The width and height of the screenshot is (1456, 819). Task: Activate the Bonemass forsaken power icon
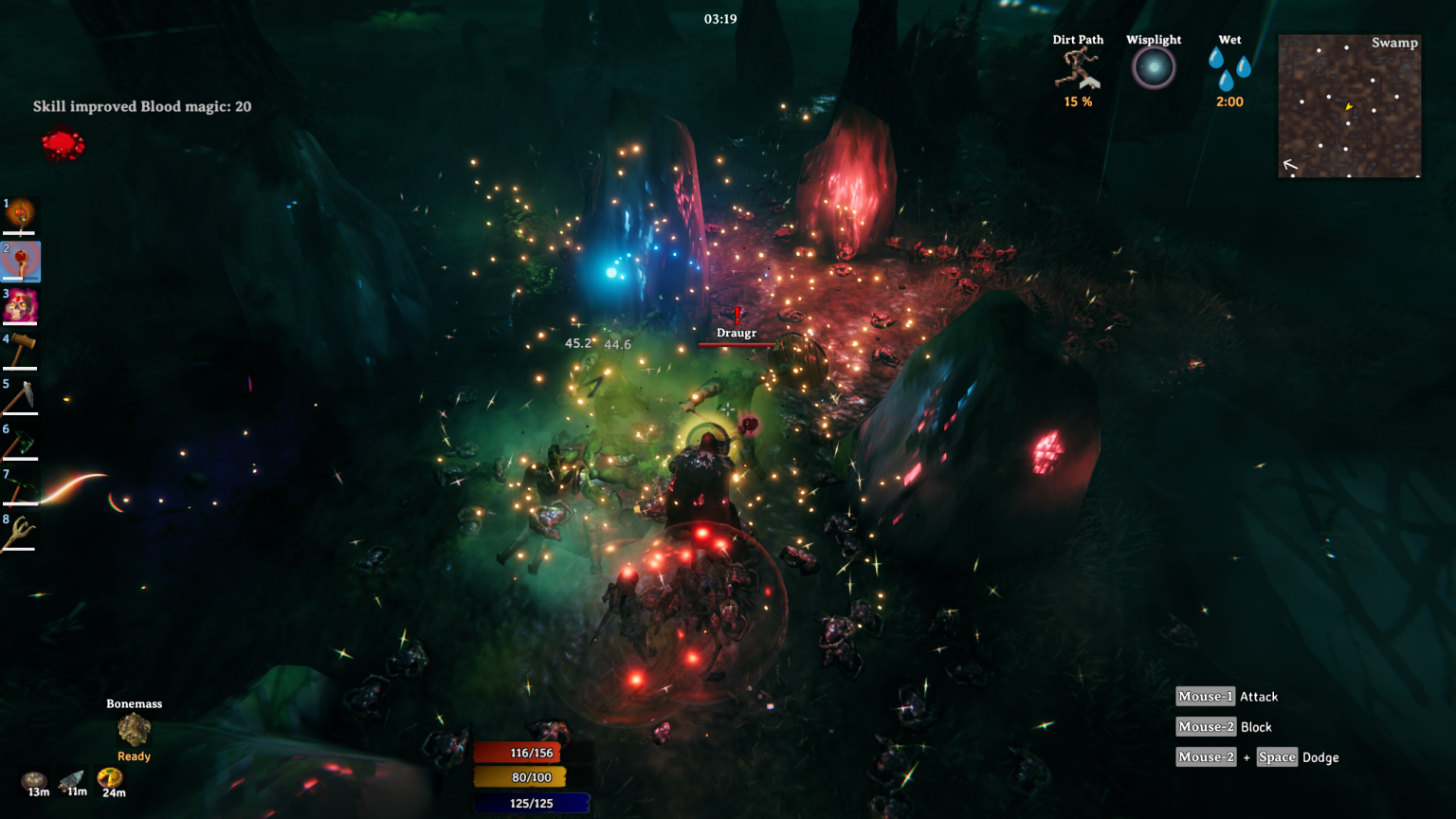(134, 730)
